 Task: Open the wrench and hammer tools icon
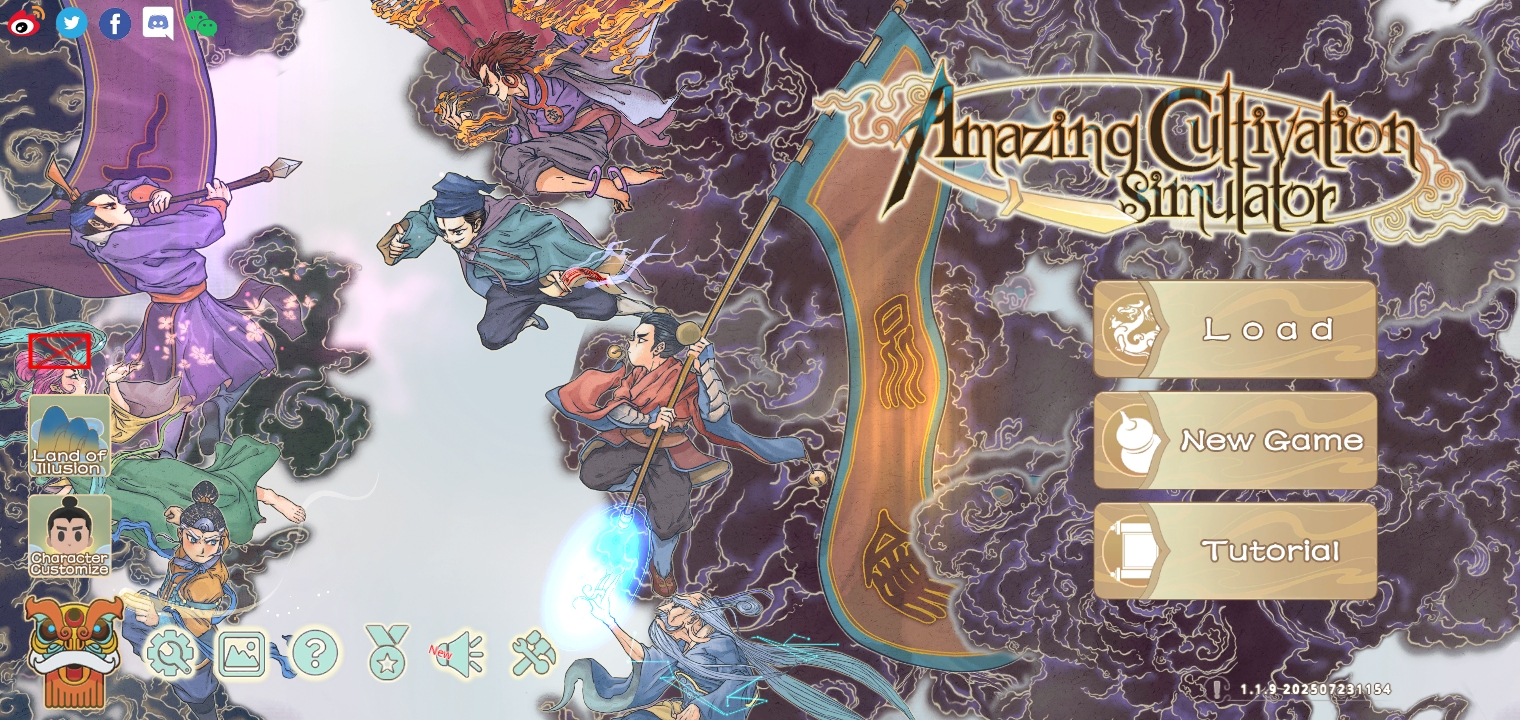pyautogui.click(x=533, y=654)
